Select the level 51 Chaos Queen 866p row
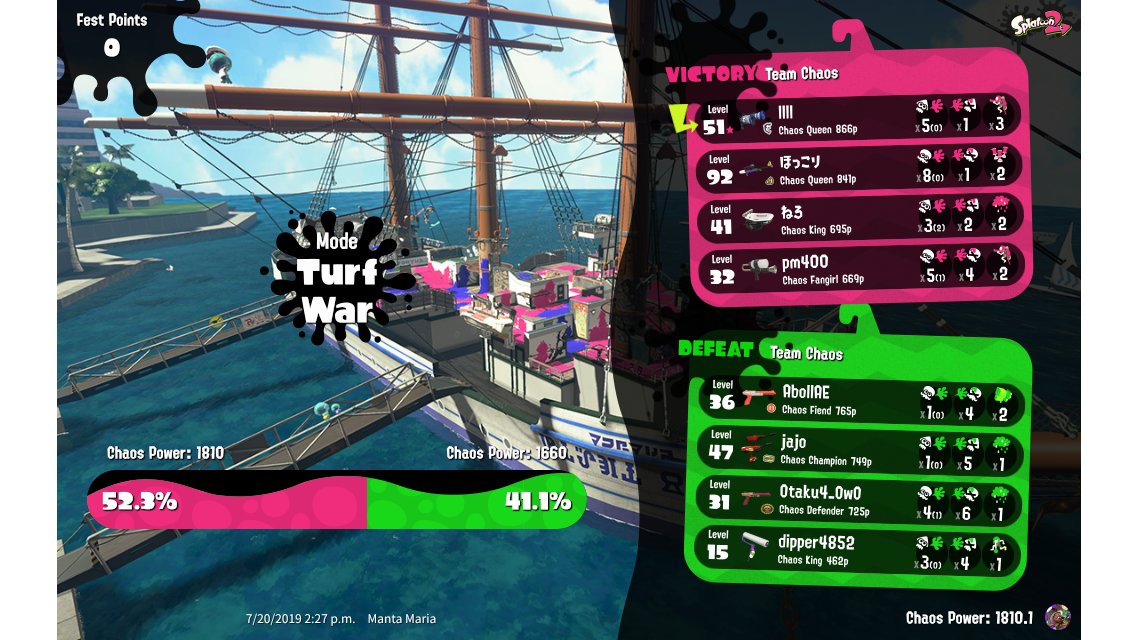 point(858,117)
